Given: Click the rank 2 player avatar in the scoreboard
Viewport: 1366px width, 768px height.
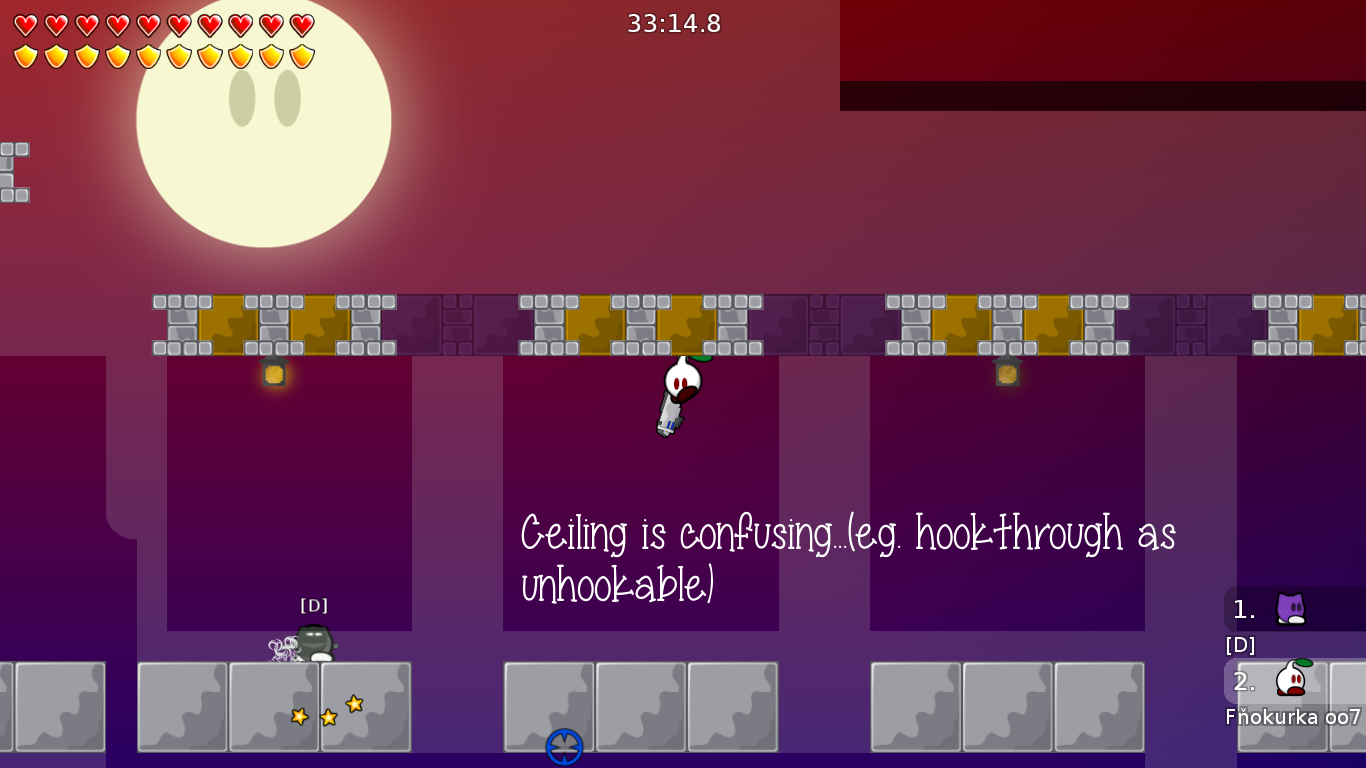Looking at the screenshot, I should coord(1292,681).
